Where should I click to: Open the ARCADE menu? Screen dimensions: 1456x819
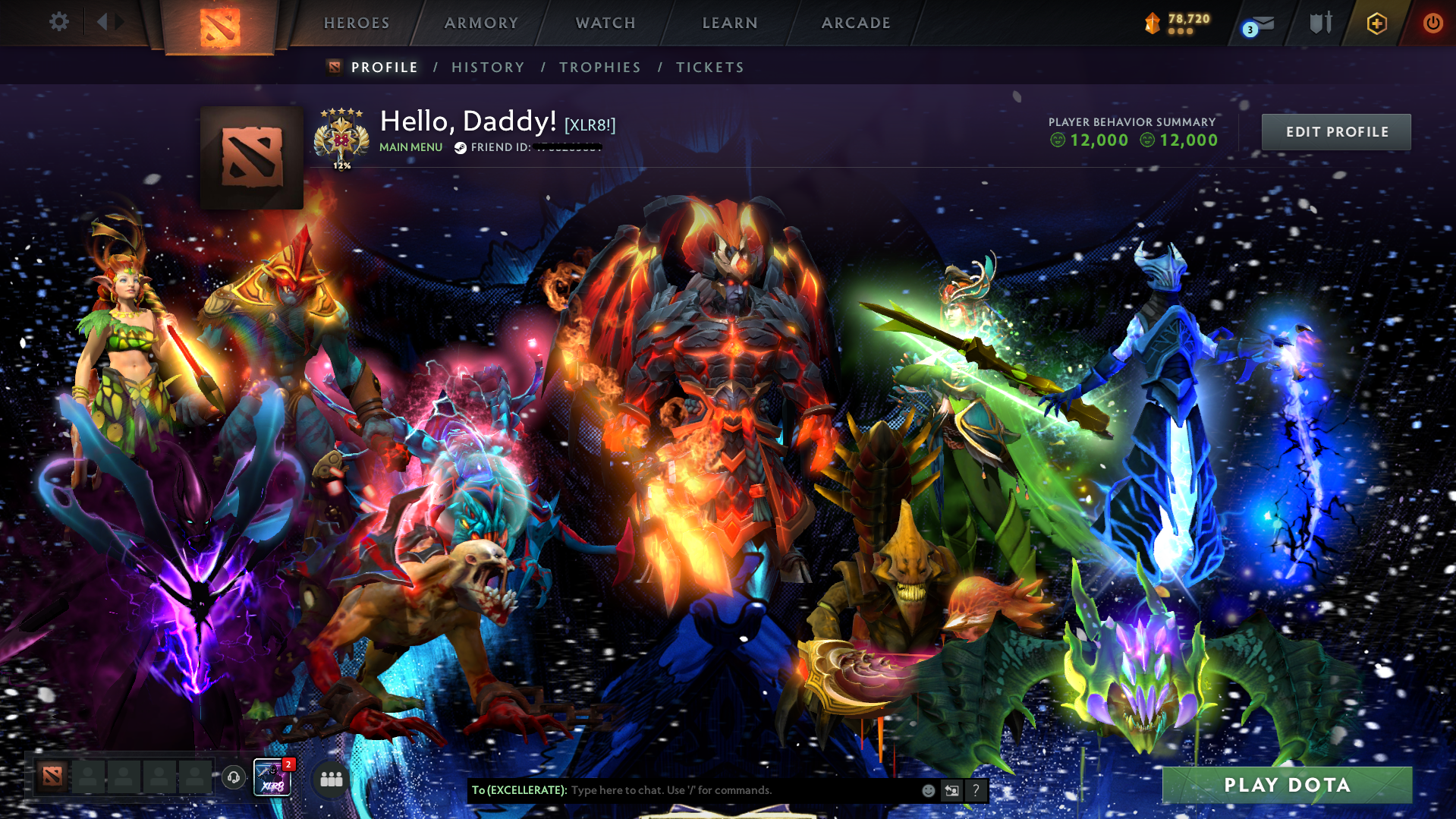(856, 23)
